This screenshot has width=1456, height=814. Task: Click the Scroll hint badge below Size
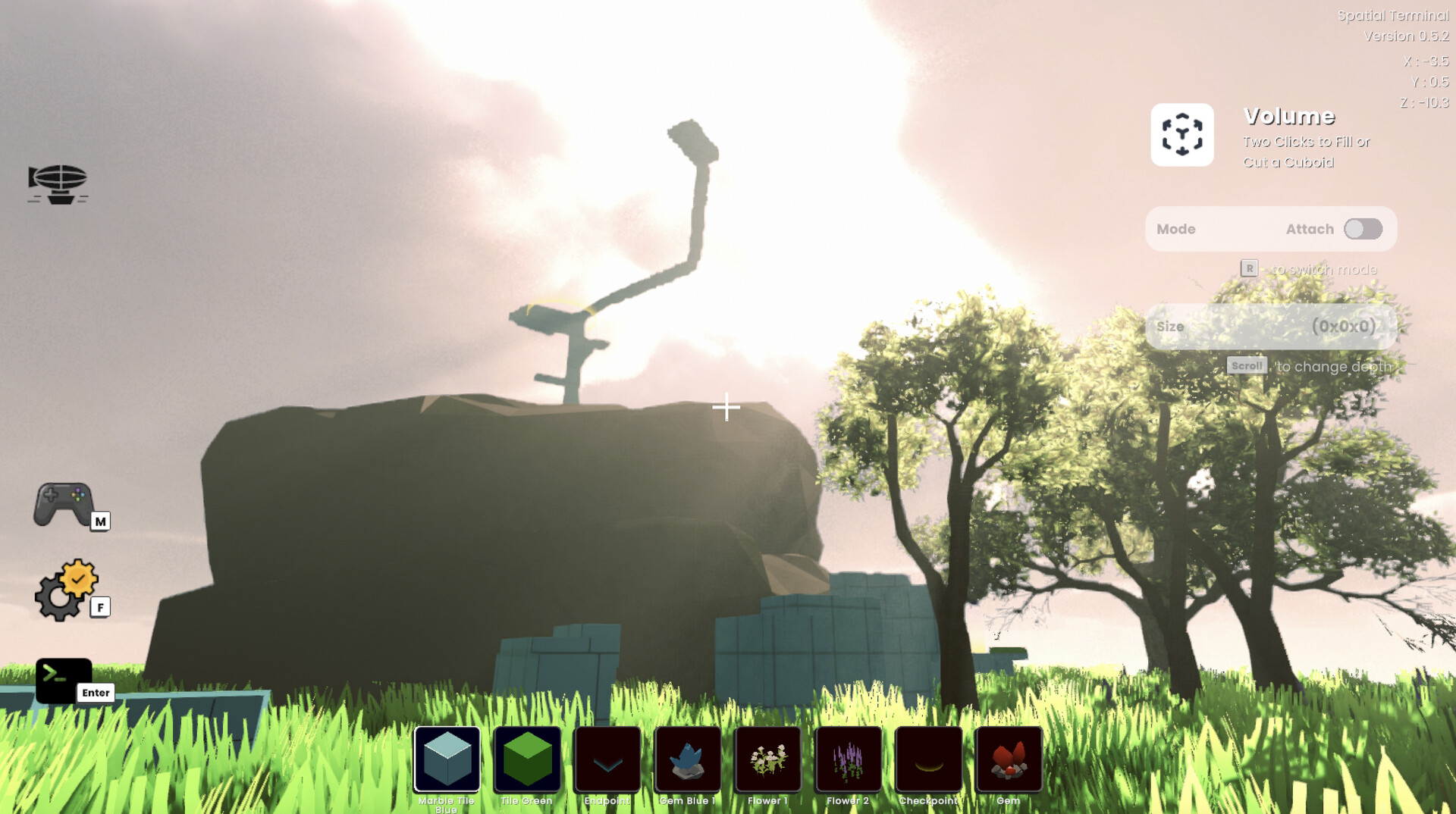click(1247, 366)
